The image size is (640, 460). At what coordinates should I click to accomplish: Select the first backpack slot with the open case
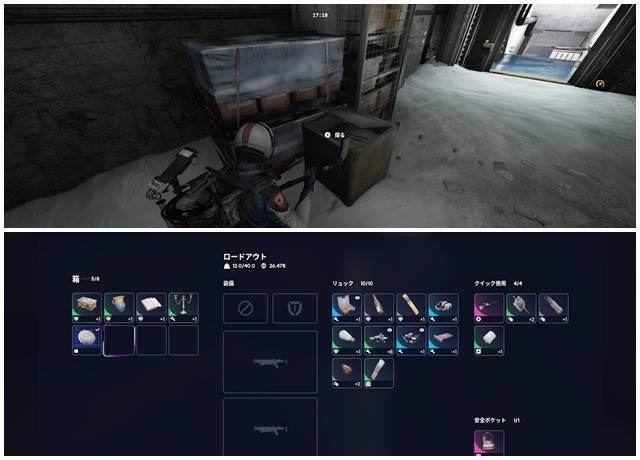click(347, 308)
